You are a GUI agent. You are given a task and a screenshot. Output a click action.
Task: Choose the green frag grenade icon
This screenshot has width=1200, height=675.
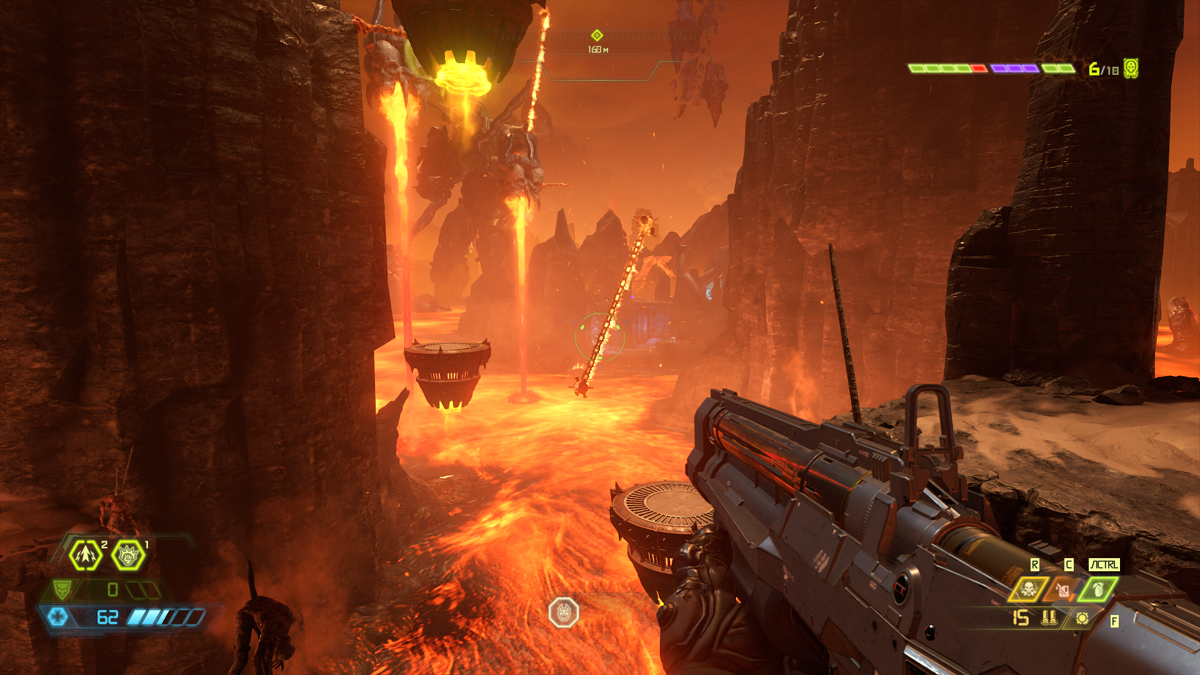click(x=1097, y=590)
